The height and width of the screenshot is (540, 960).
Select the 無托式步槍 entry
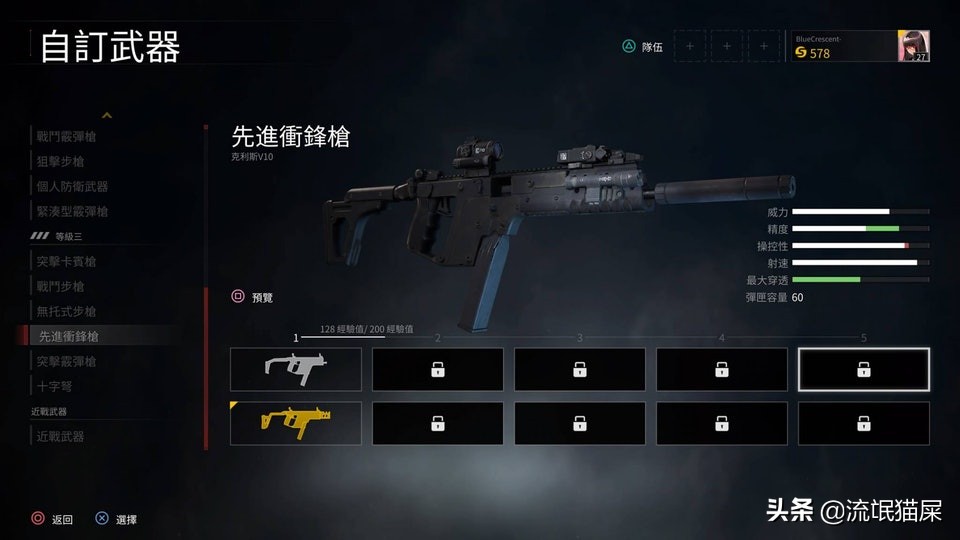pos(66,311)
